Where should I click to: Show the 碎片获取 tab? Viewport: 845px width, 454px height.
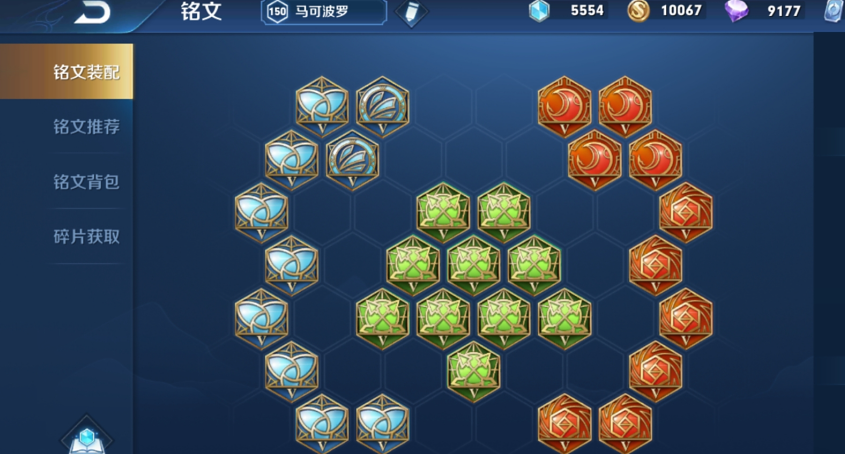[86, 237]
